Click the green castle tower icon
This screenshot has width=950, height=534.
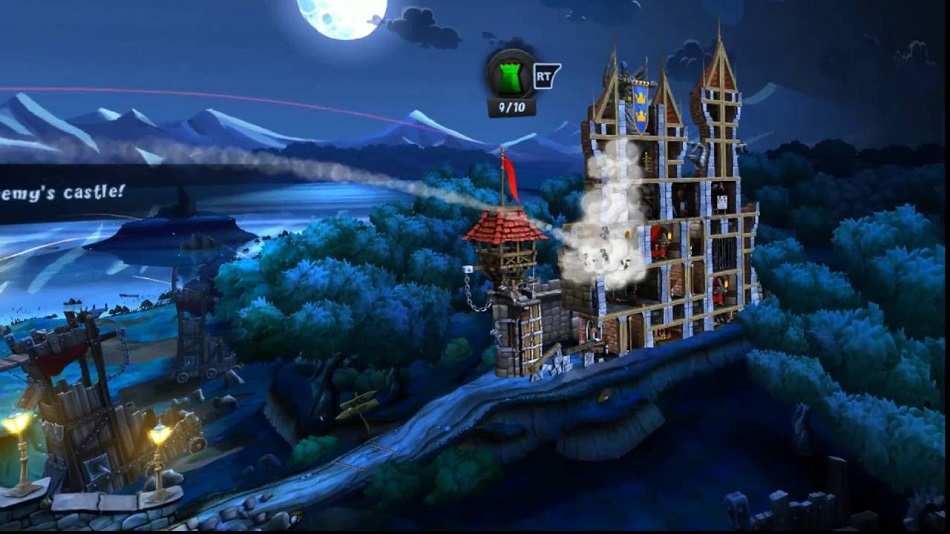tap(510, 73)
